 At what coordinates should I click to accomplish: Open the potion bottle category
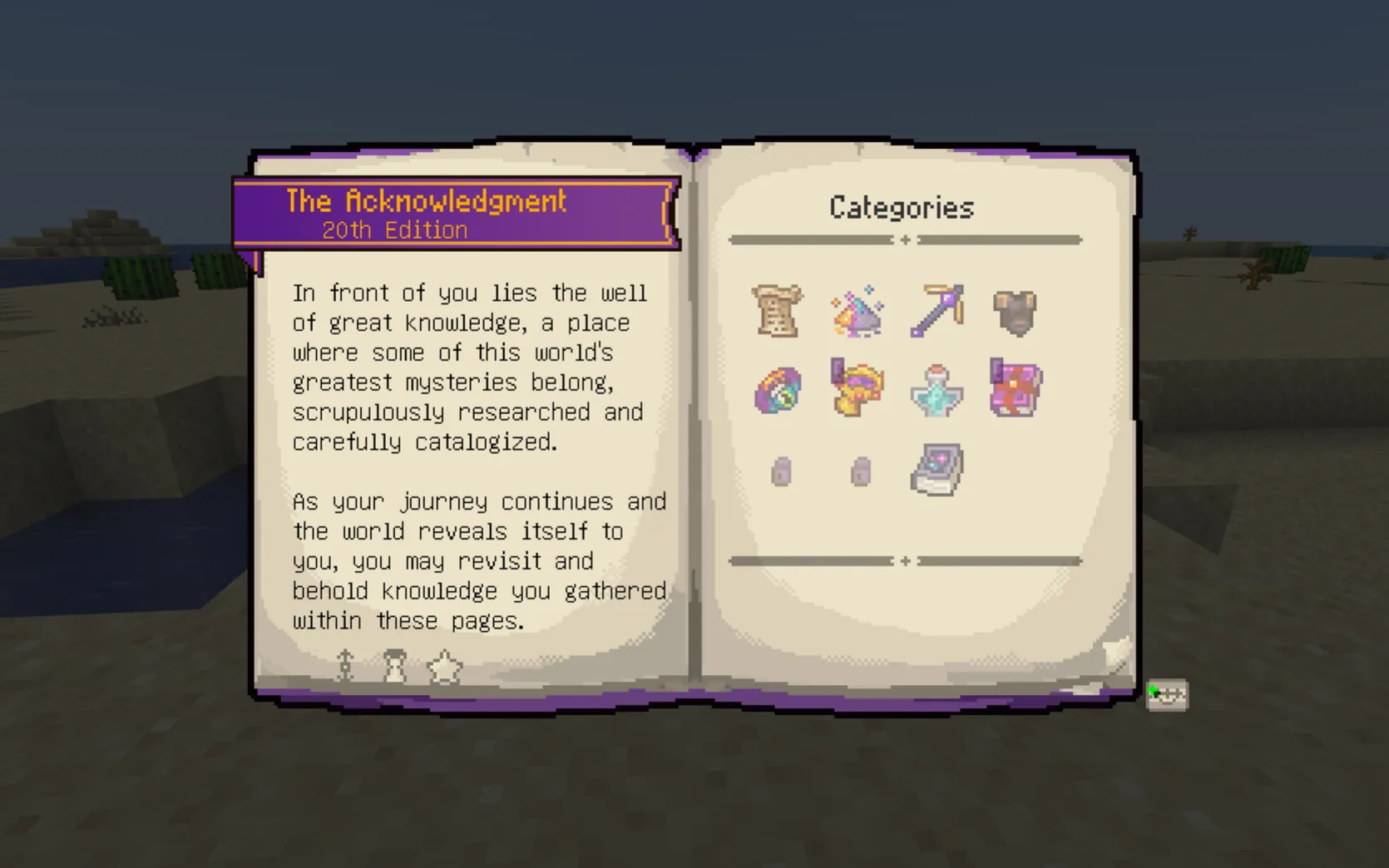(x=936, y=391)
